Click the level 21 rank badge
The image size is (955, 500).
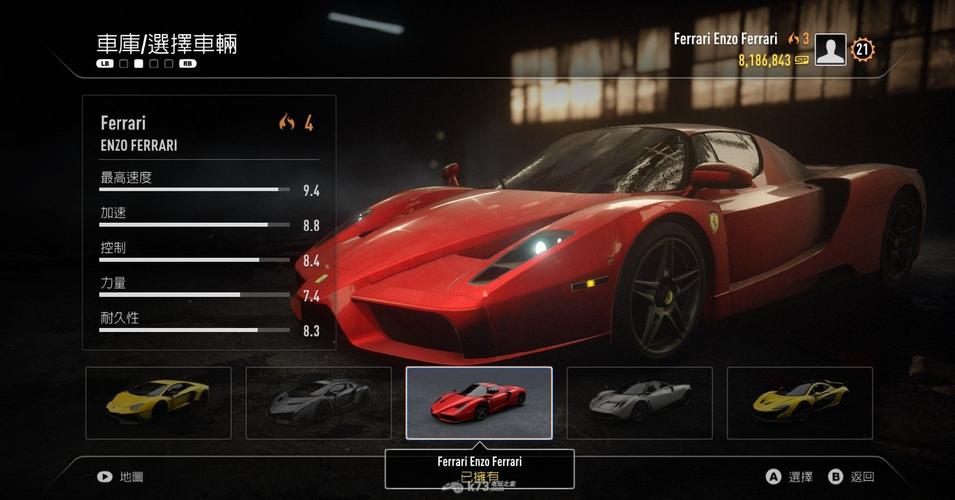click(x=863, y=49)
